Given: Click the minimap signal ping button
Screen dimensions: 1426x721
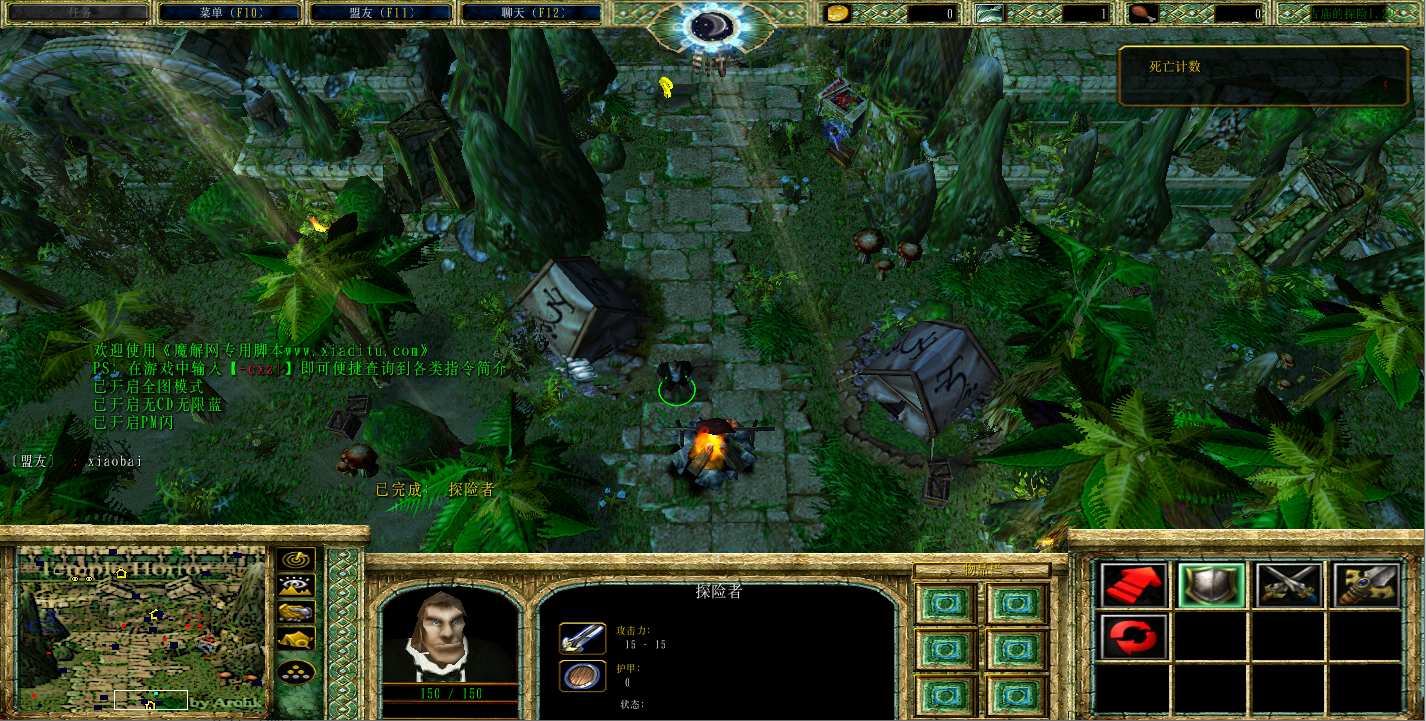Looking at the screenshot, I should (296, 560).
